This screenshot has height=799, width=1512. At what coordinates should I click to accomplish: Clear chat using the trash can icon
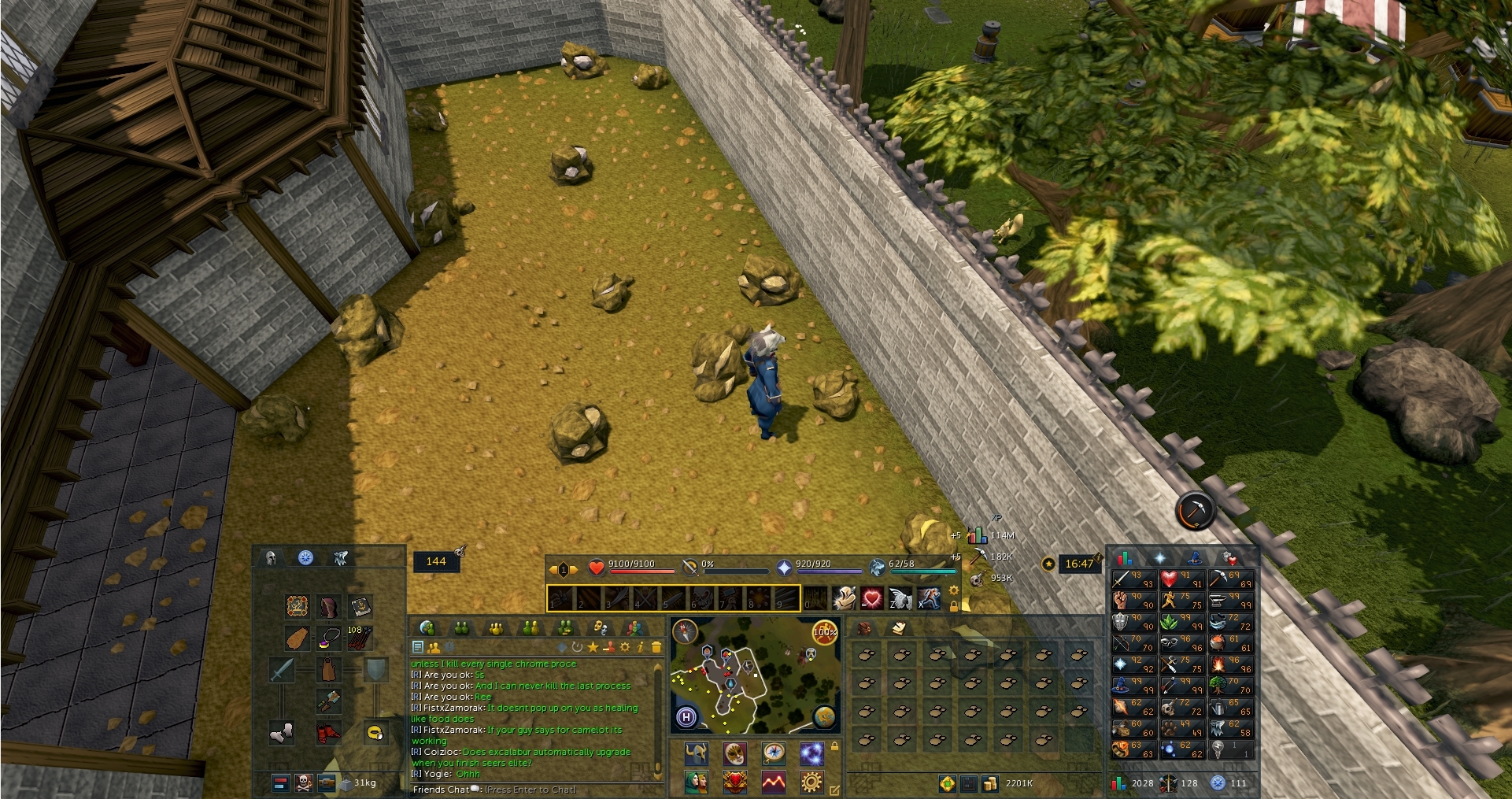point(658,647)
